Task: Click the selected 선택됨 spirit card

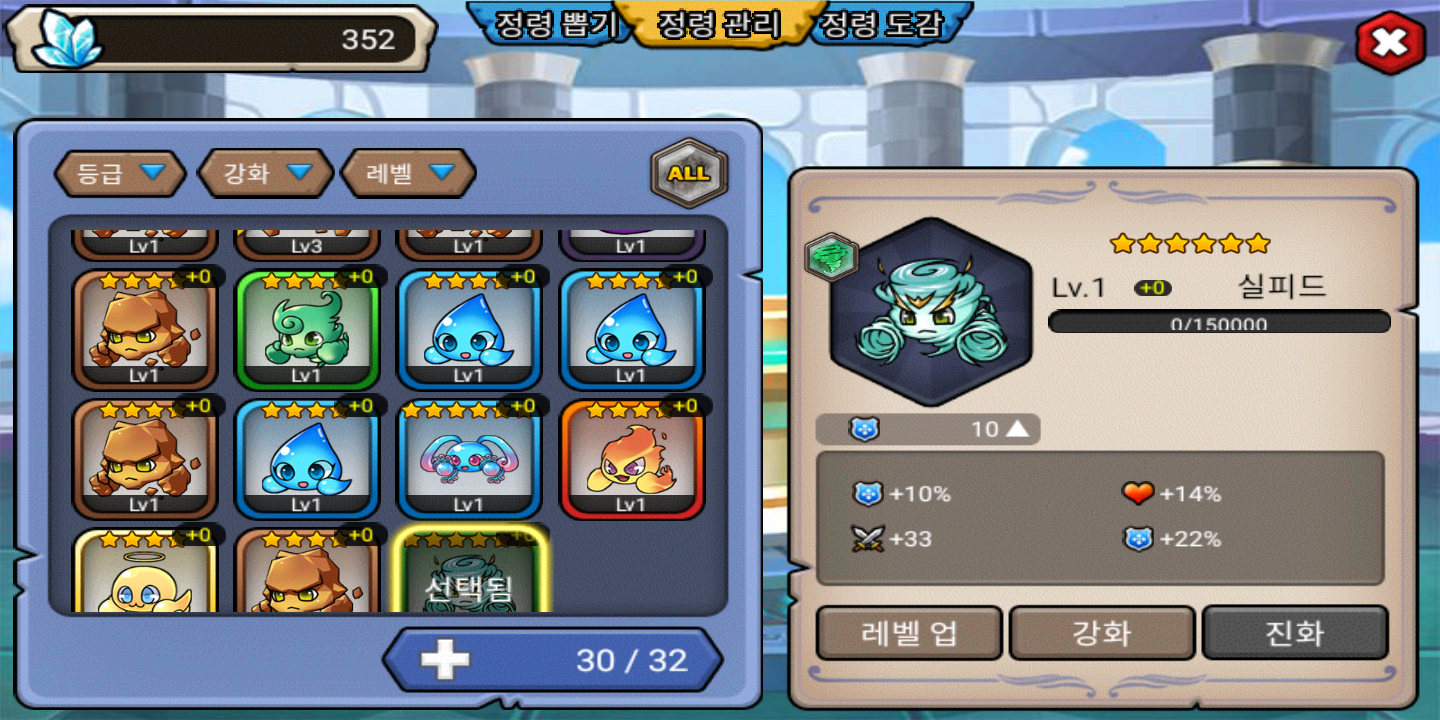Action: coord(469,573)
